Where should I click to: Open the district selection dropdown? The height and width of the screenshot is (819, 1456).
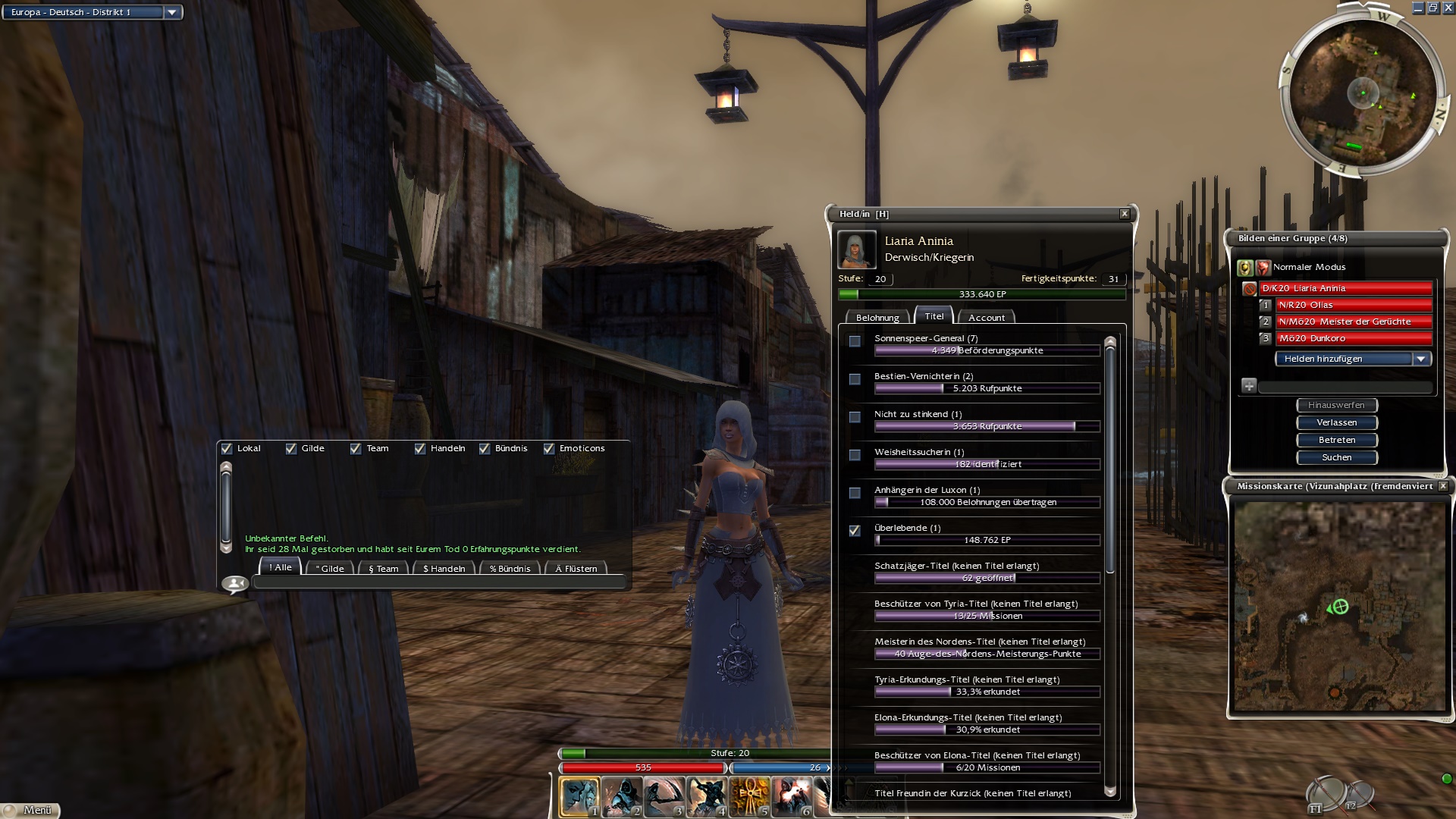tap(172, 12)
